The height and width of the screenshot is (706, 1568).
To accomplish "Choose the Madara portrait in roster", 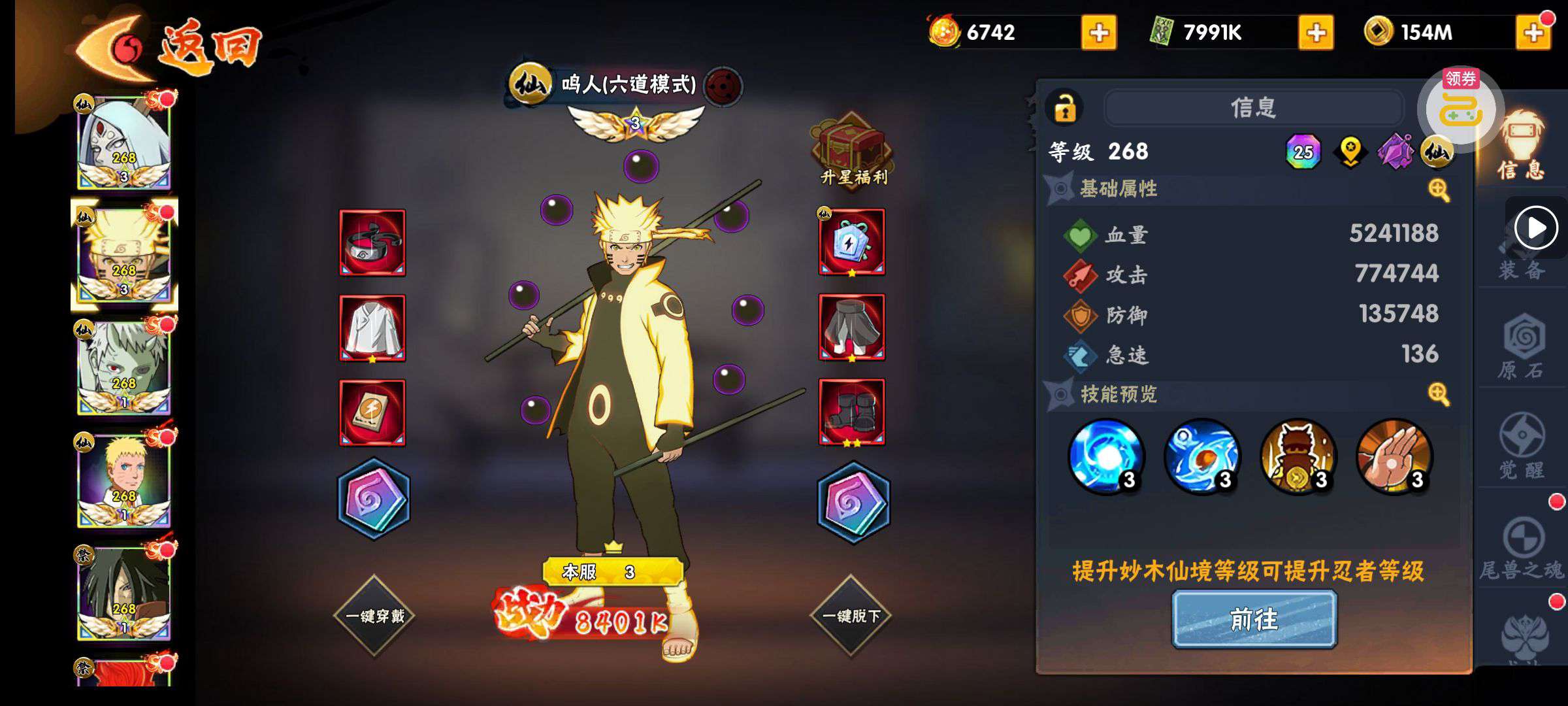I will point(124,594).
